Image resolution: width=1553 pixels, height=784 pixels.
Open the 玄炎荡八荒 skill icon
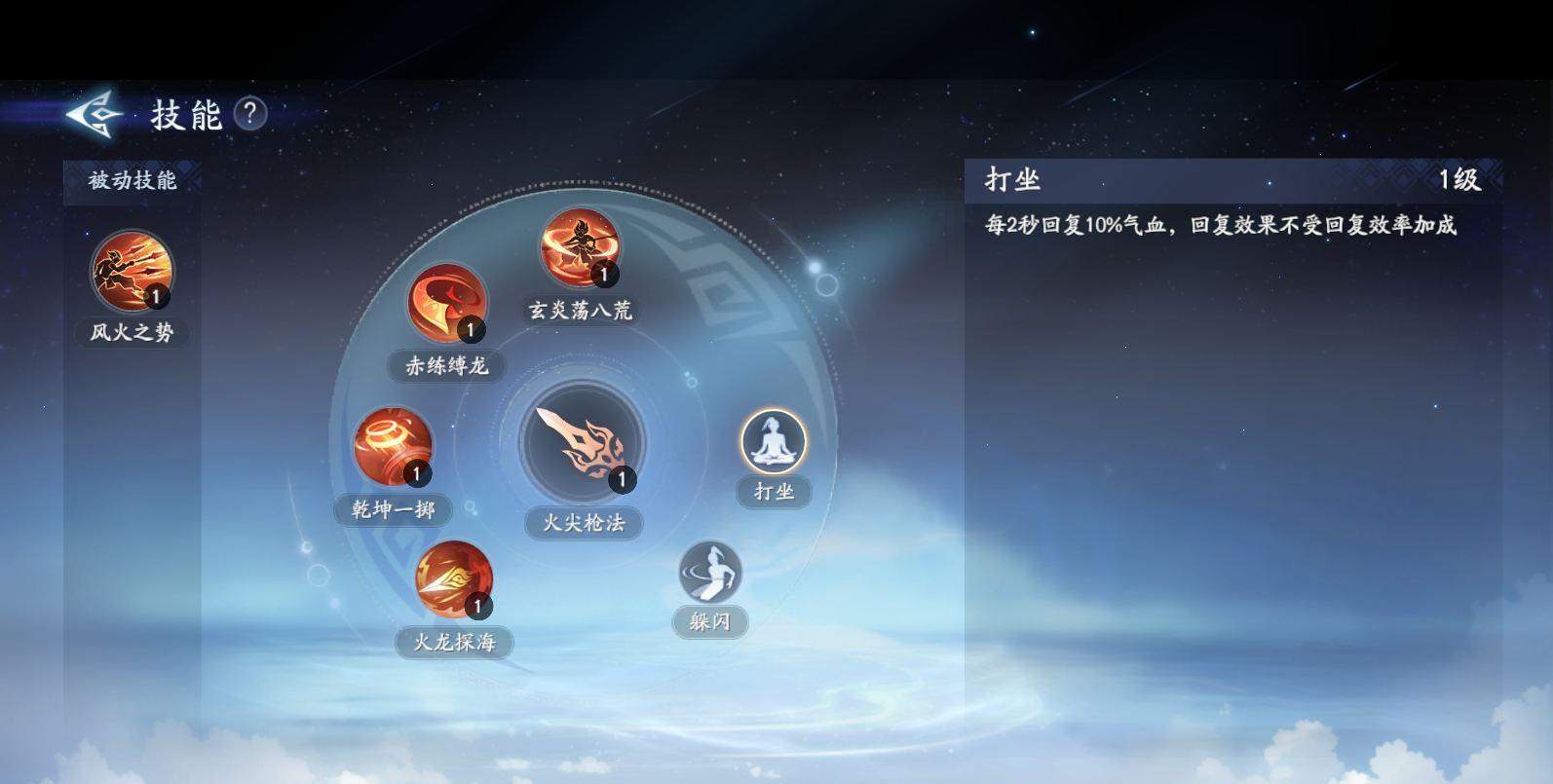[x=580, y=251]
